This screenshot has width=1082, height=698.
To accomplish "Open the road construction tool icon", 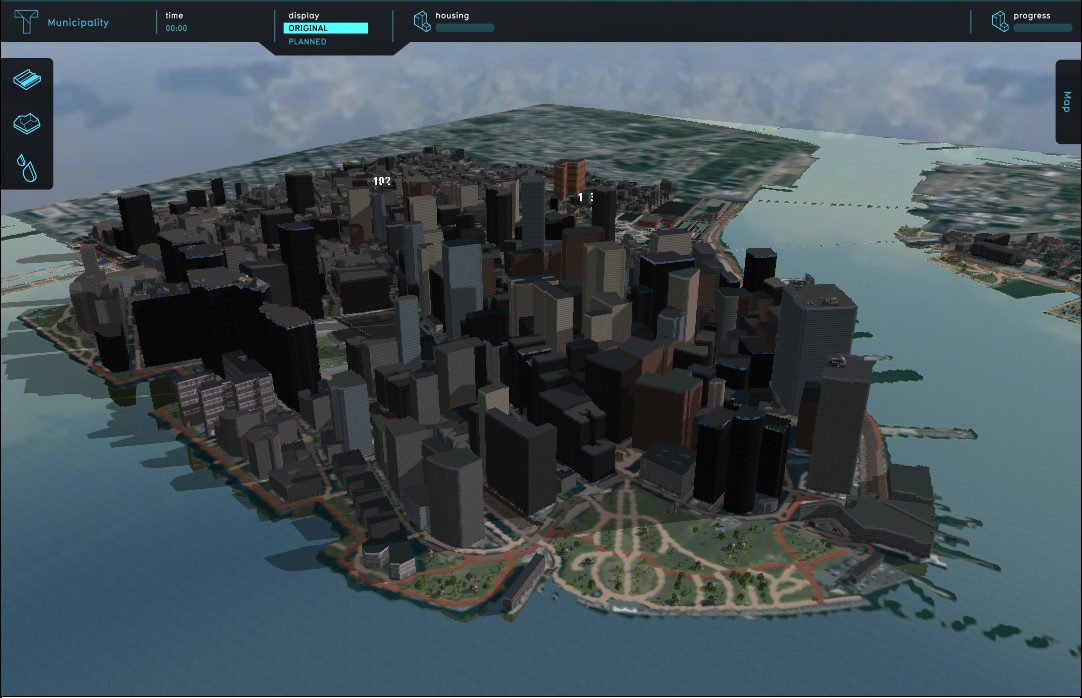I will 27,79.
